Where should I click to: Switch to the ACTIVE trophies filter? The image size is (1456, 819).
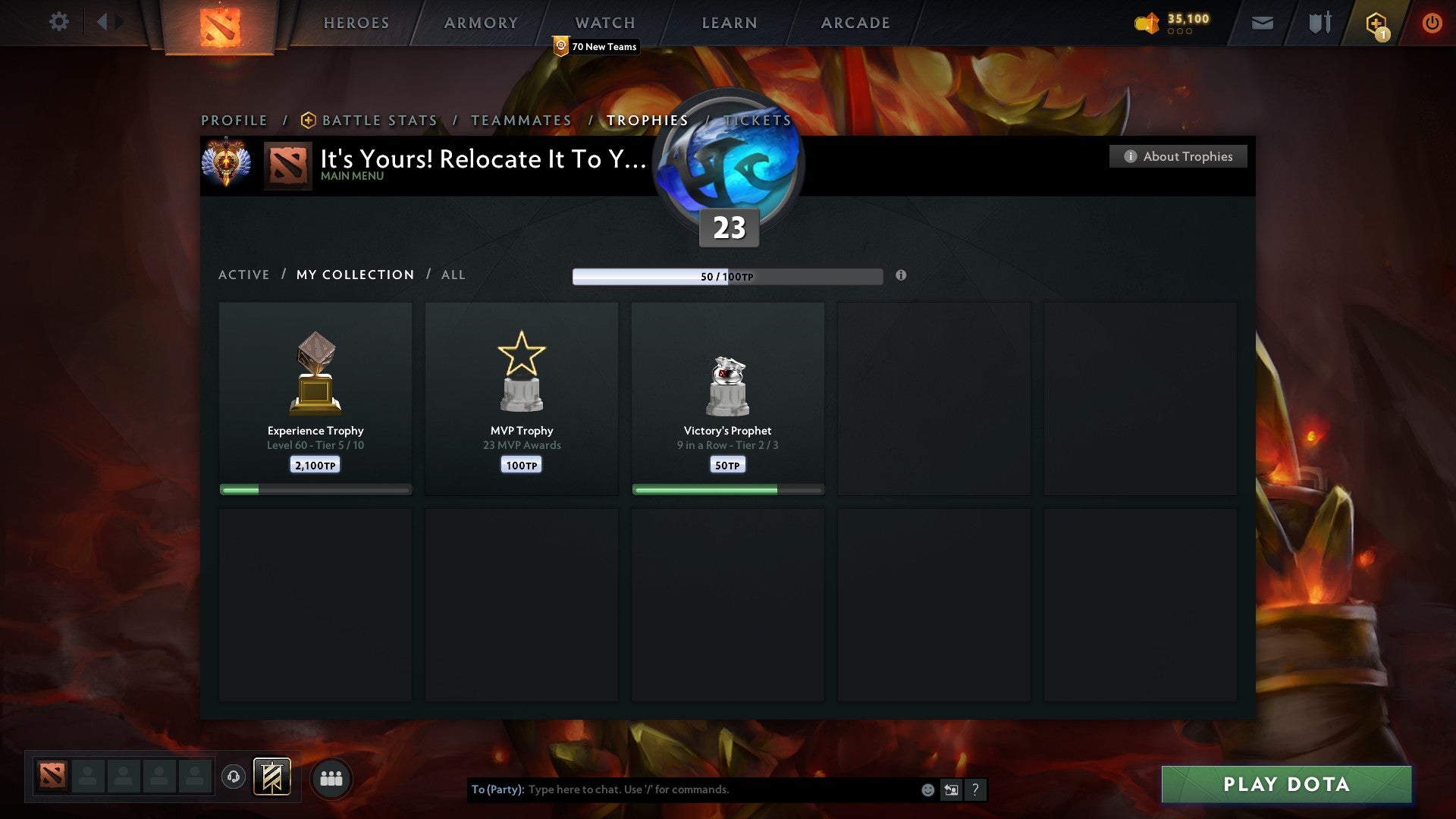pyautogui.click(x=244, y=275)
